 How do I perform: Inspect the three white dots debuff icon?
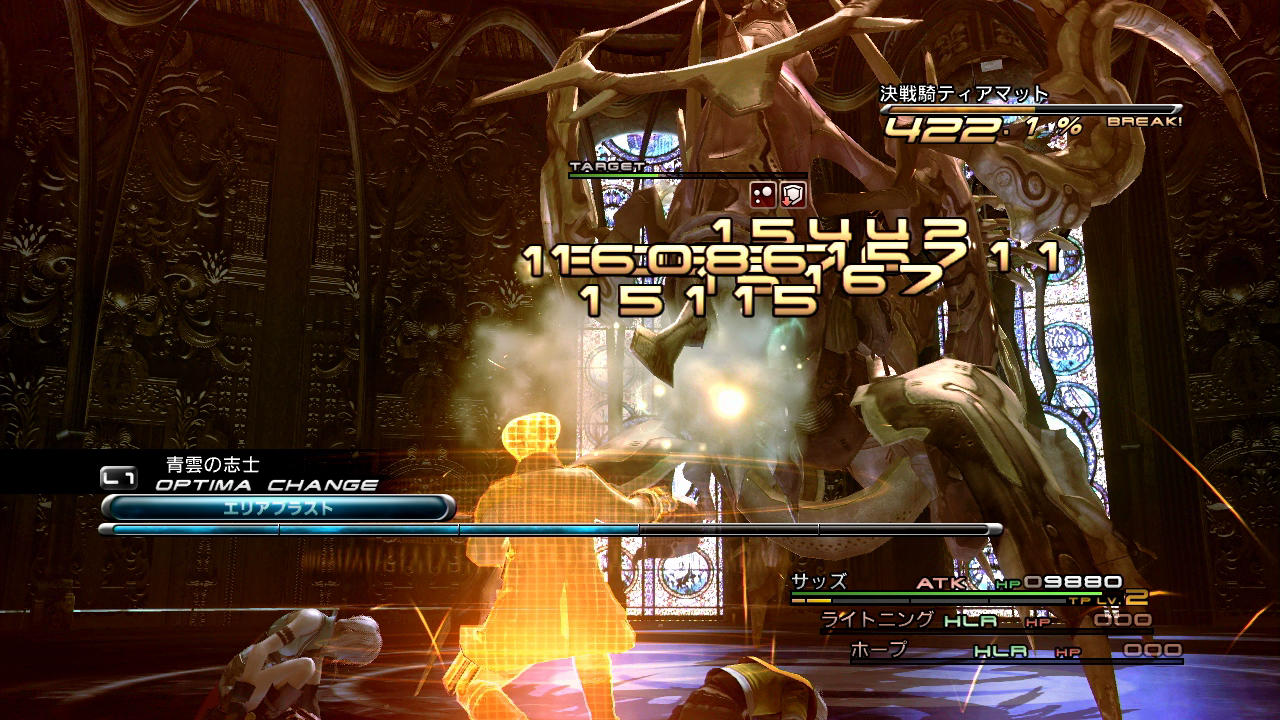click(763, 195)
